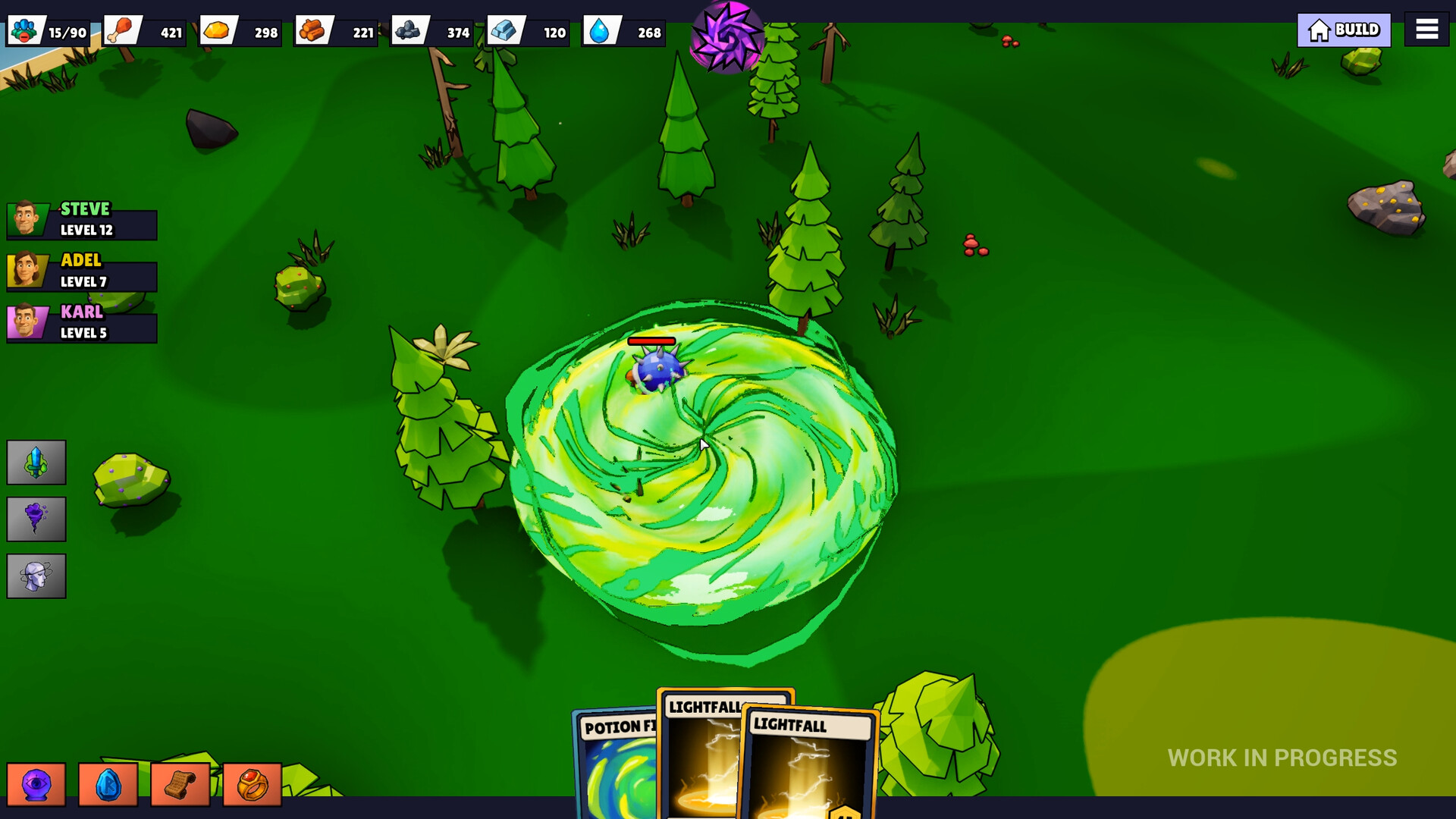The height and width of the screenshot is (819, 1456).
Task: Open the BUILD menu
Action: [1343, 30]
